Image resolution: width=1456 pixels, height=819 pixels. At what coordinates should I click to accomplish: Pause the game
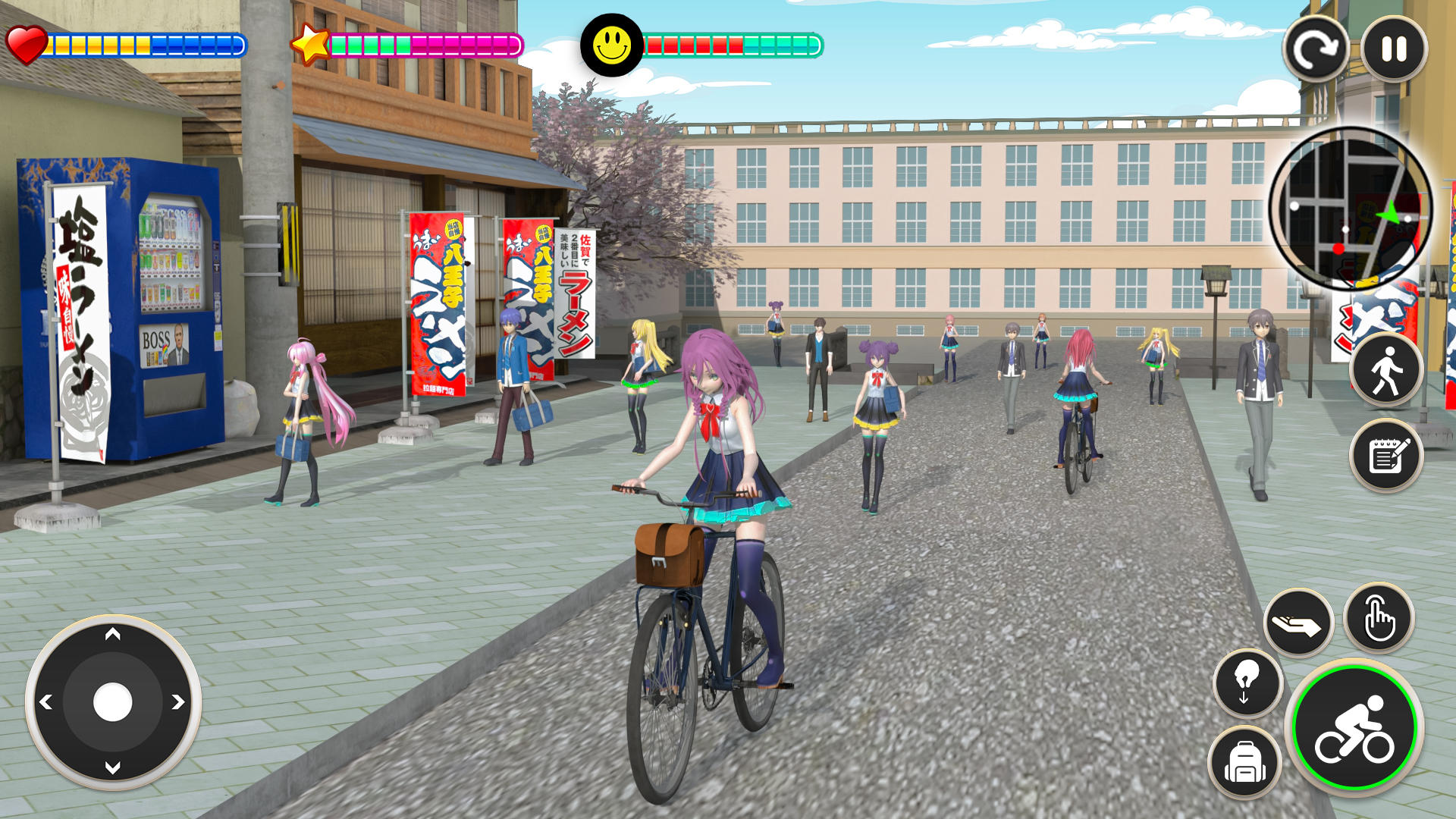click(1394, 50)
